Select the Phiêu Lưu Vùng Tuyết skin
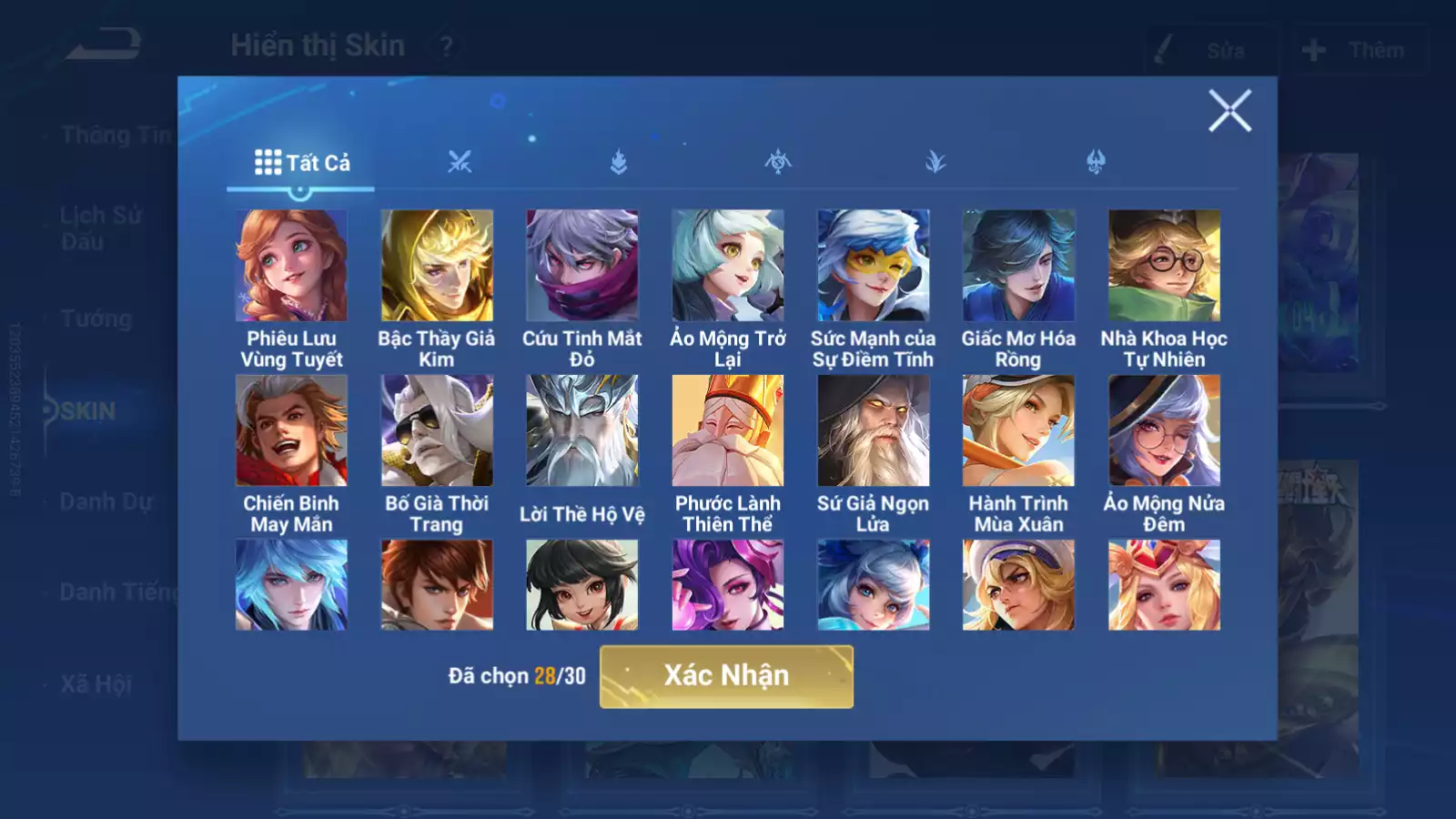The image size is (1456, 819). click(x=291, y=266)
